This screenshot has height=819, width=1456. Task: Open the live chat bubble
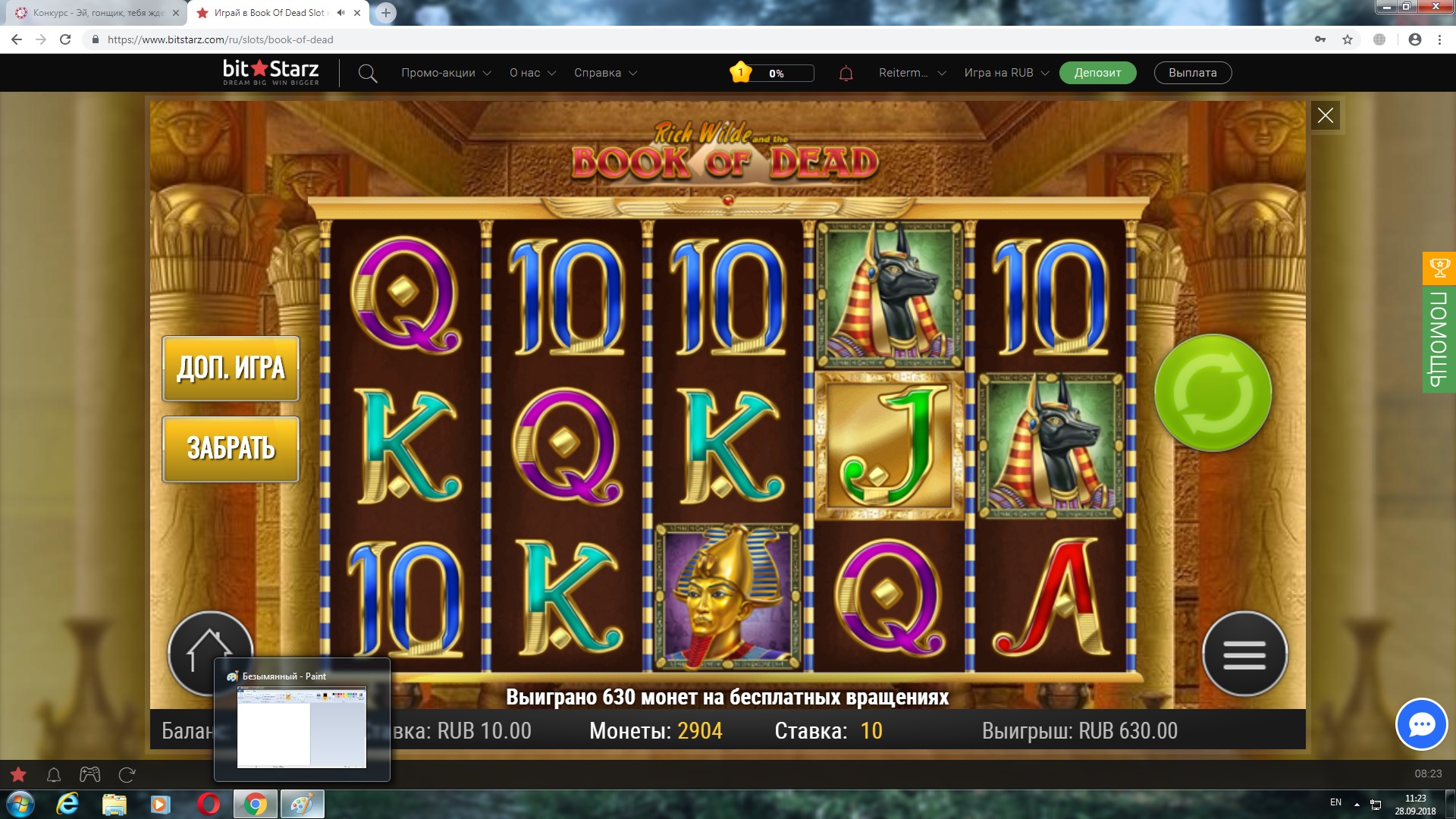[x=1421, y=724]
